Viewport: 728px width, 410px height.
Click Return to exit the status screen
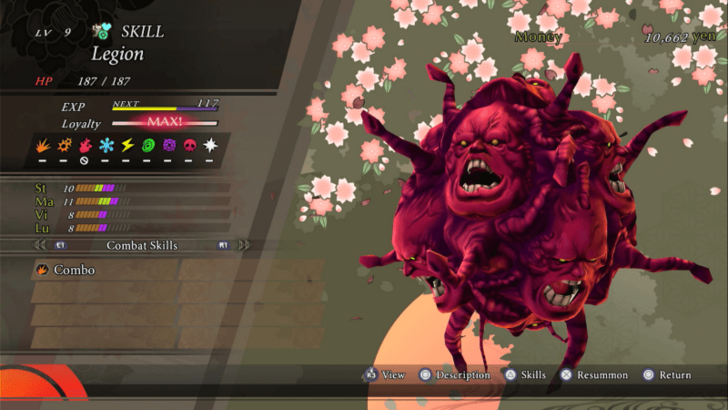click(x=668, y=375)
